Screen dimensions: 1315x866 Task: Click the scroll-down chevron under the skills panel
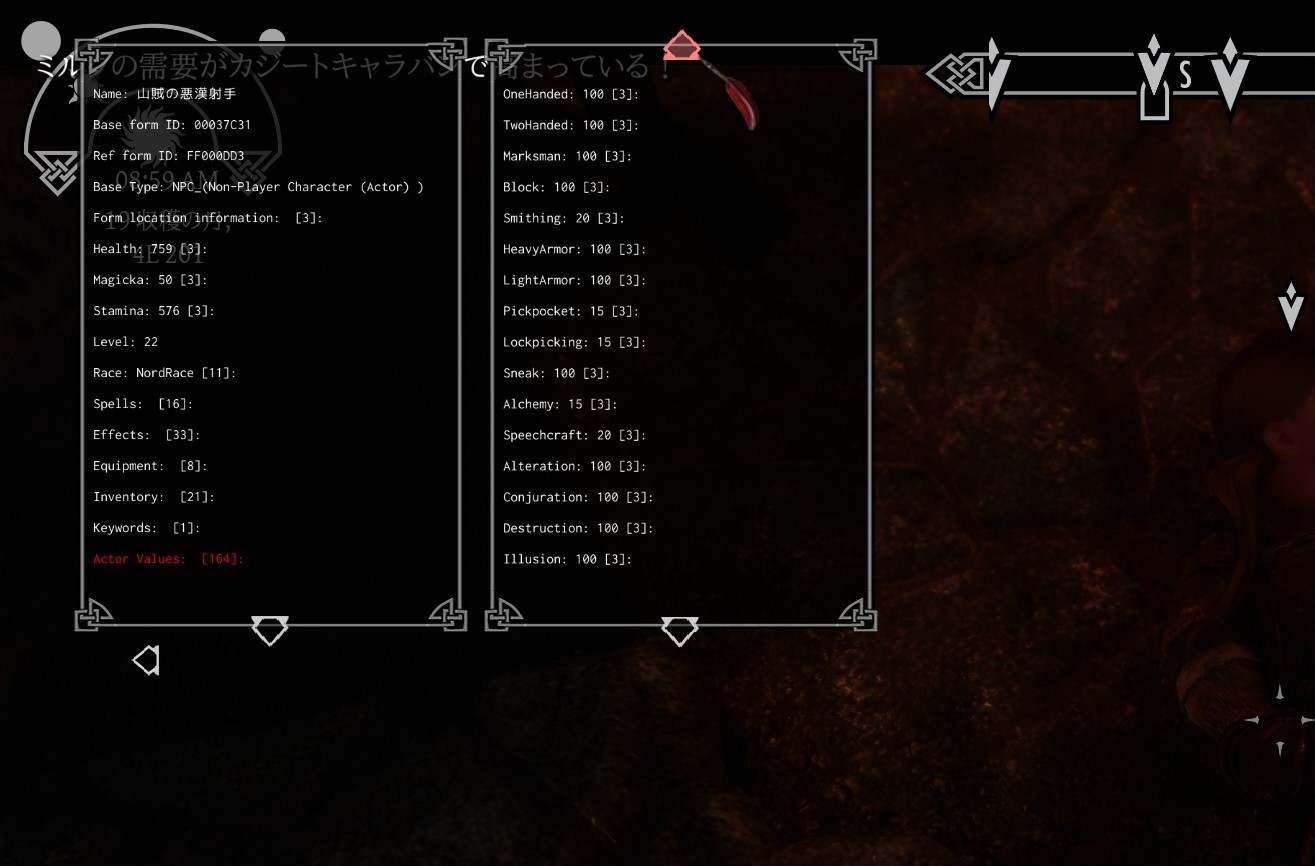pos(680,630)
